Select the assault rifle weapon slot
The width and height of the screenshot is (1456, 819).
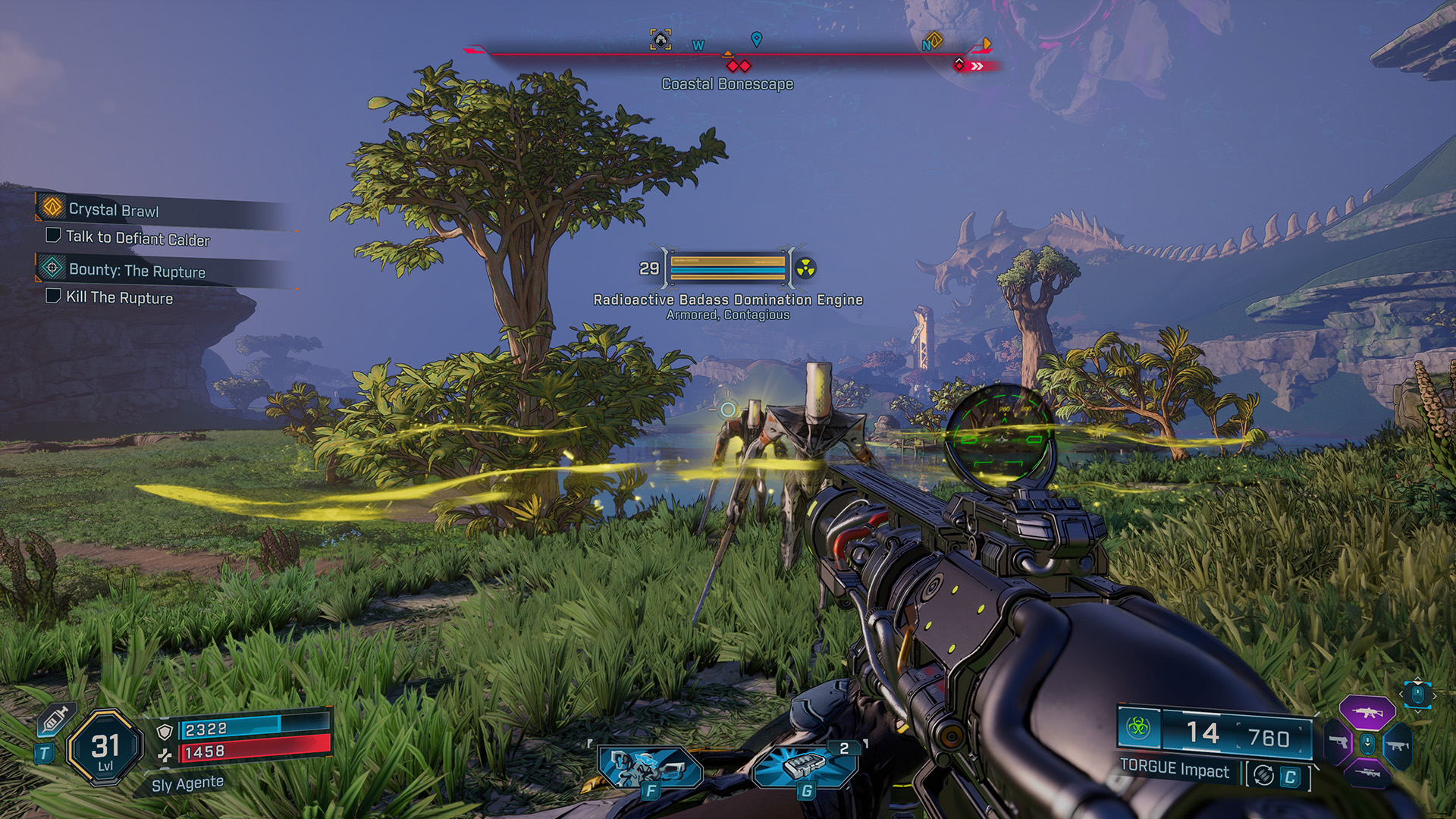click(1367, 713)
